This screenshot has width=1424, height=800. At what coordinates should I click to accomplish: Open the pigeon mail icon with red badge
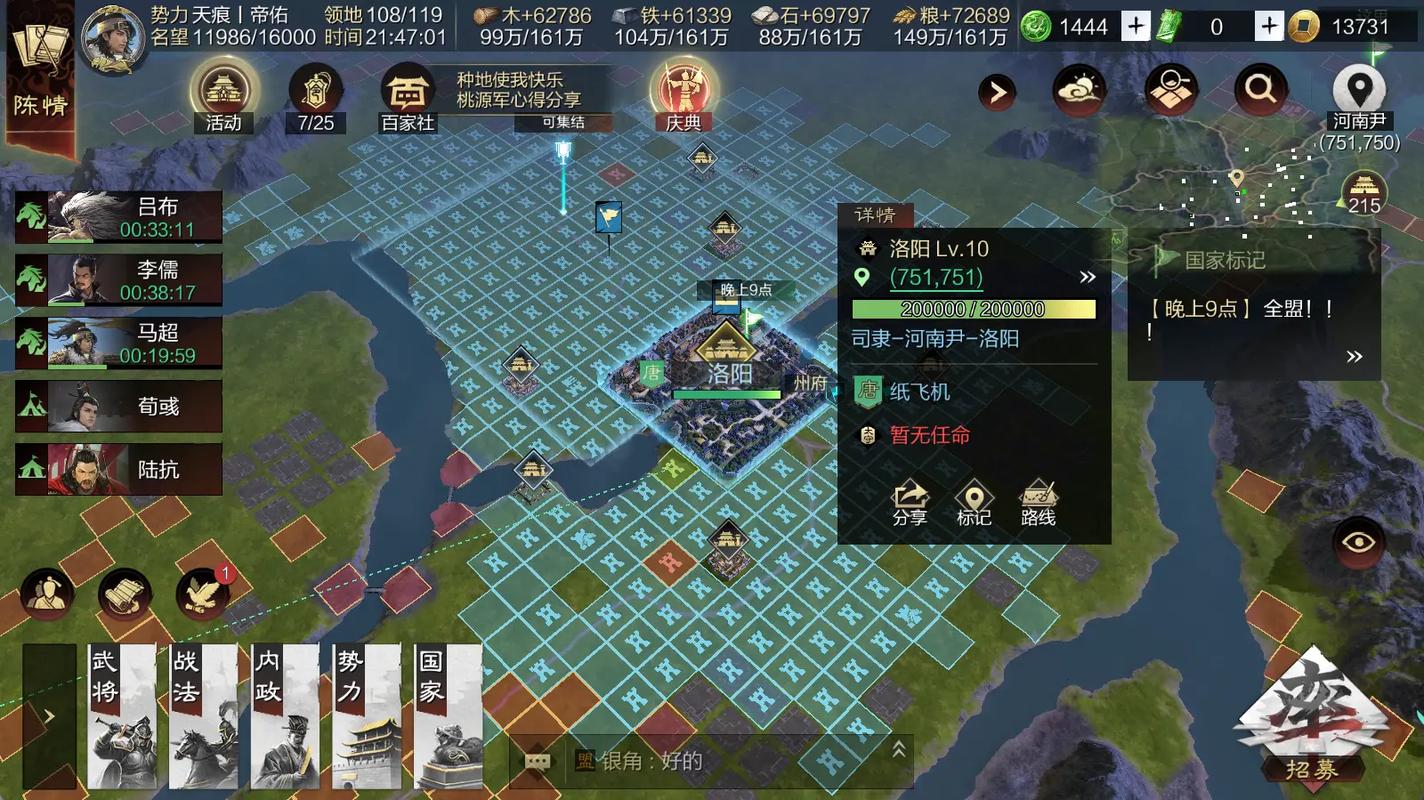tap(203, 593)
